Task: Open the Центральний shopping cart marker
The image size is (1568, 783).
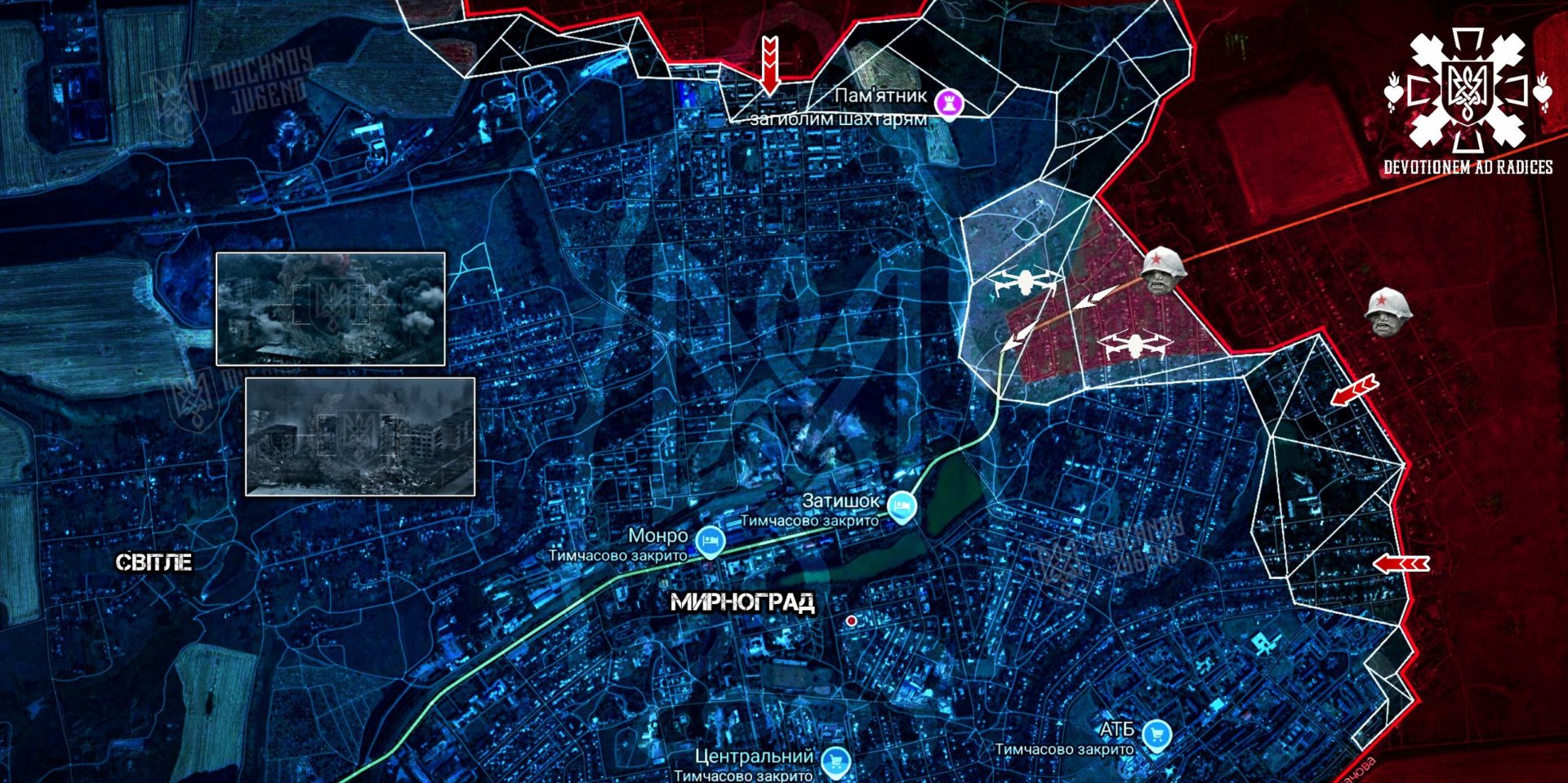Action: (835, 762)
